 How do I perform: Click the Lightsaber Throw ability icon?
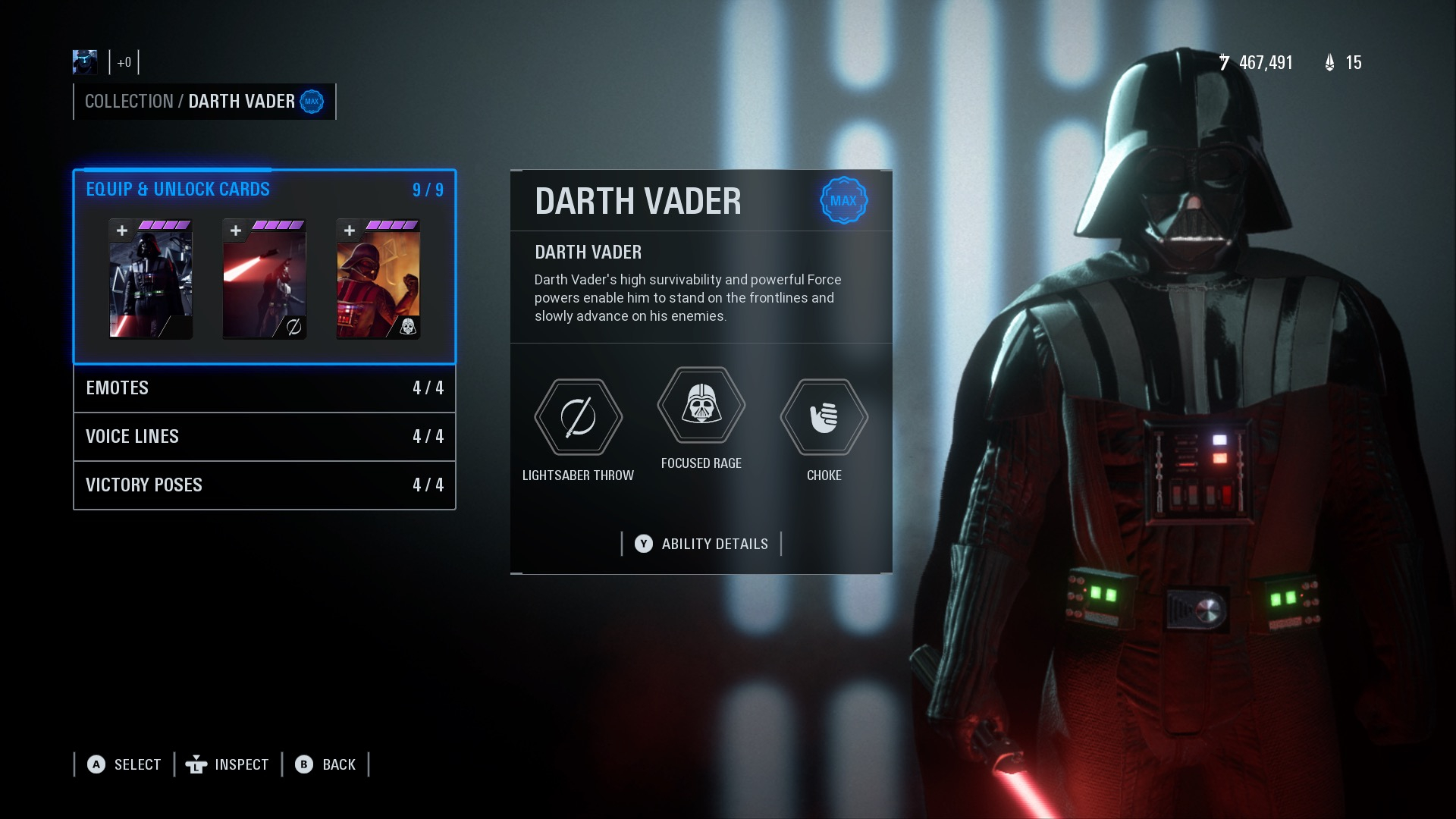coord(578,417)
